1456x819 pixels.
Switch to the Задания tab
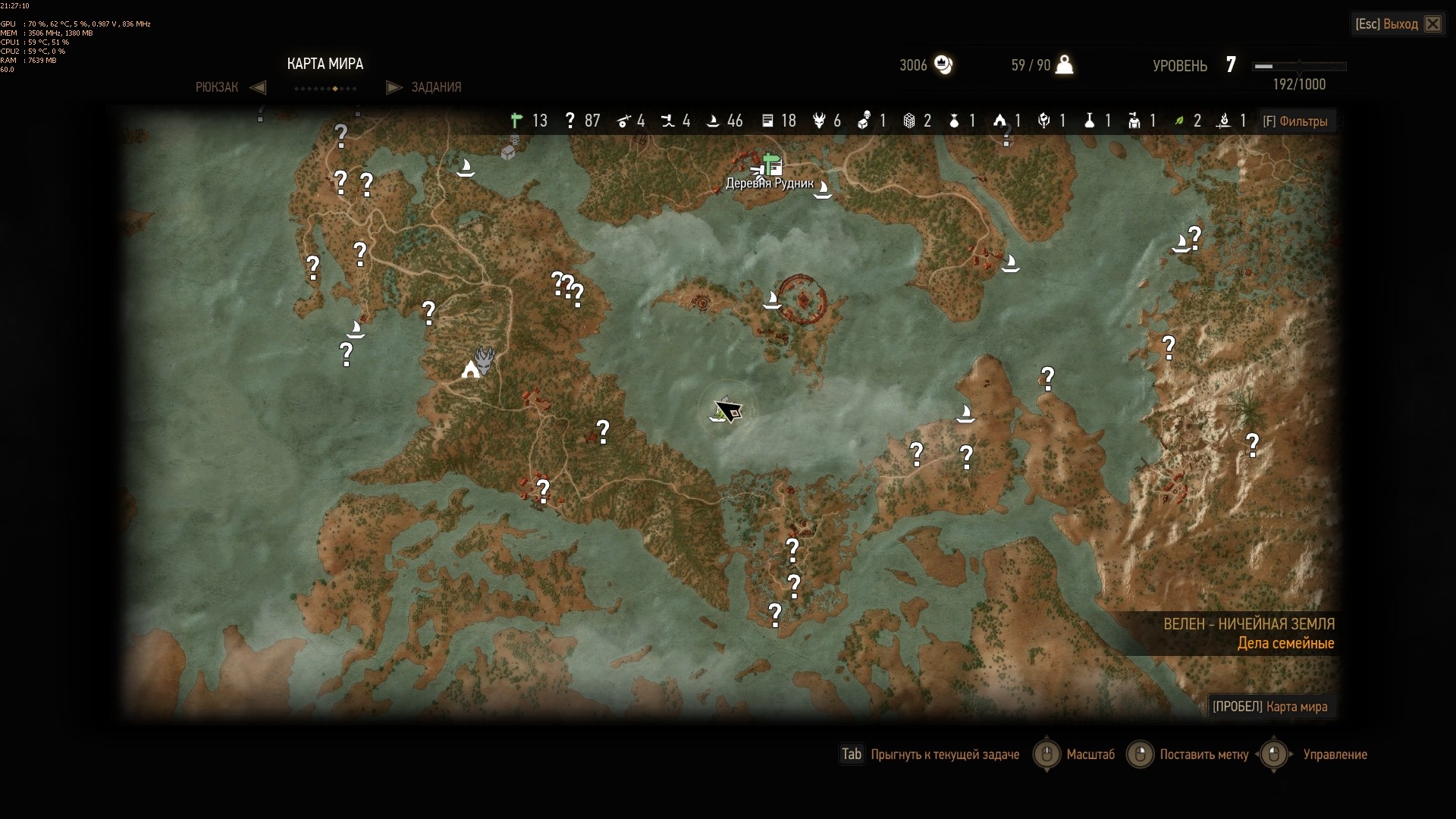tap(435, 87)
